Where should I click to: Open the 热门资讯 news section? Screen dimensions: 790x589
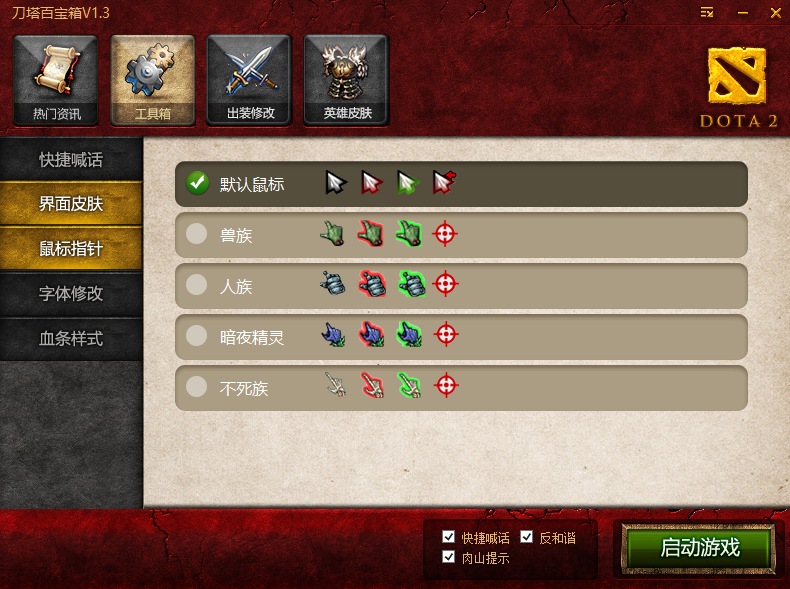pos(55,81)
